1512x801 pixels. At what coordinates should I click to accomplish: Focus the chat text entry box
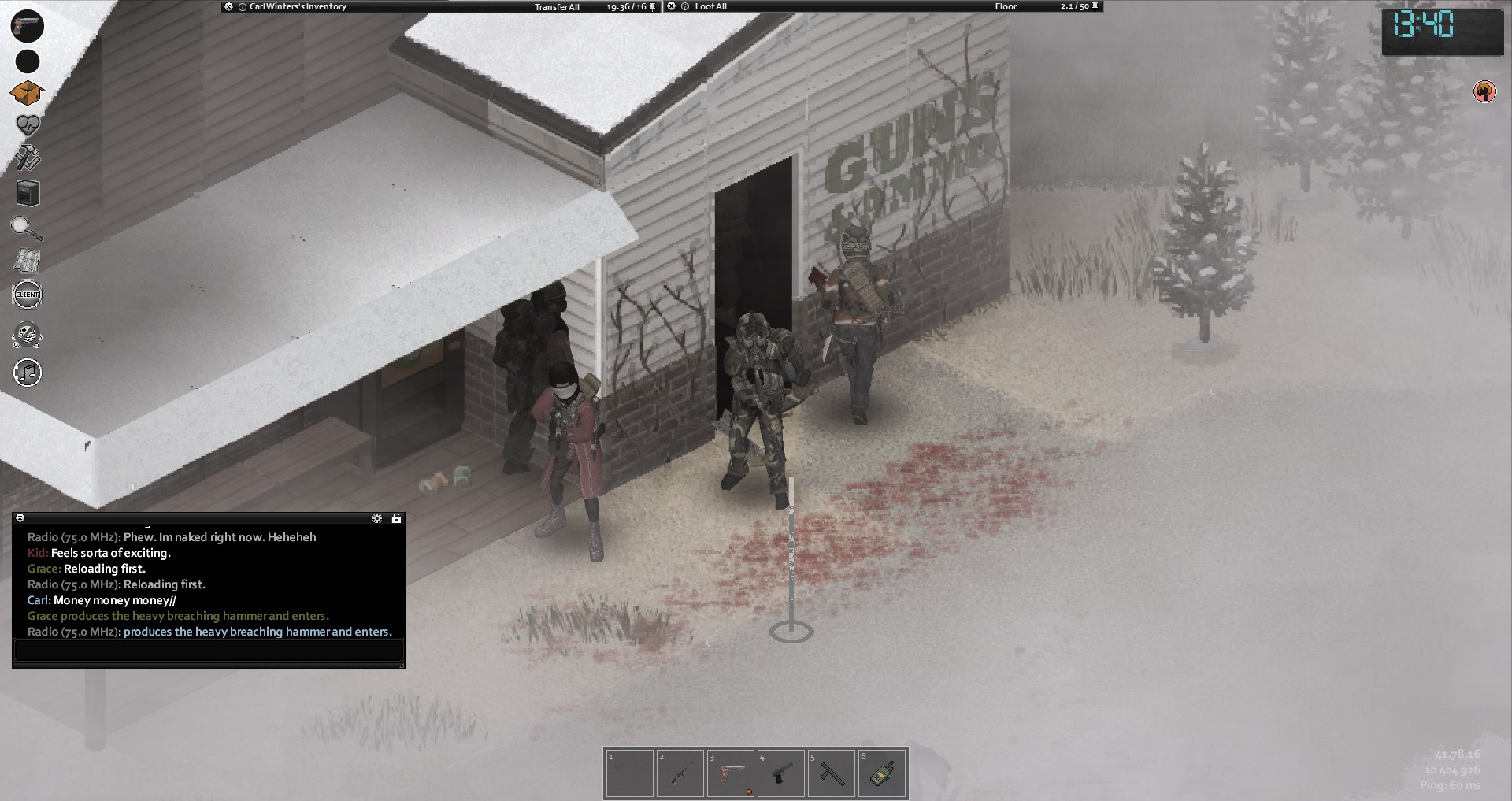click(209, 651)
